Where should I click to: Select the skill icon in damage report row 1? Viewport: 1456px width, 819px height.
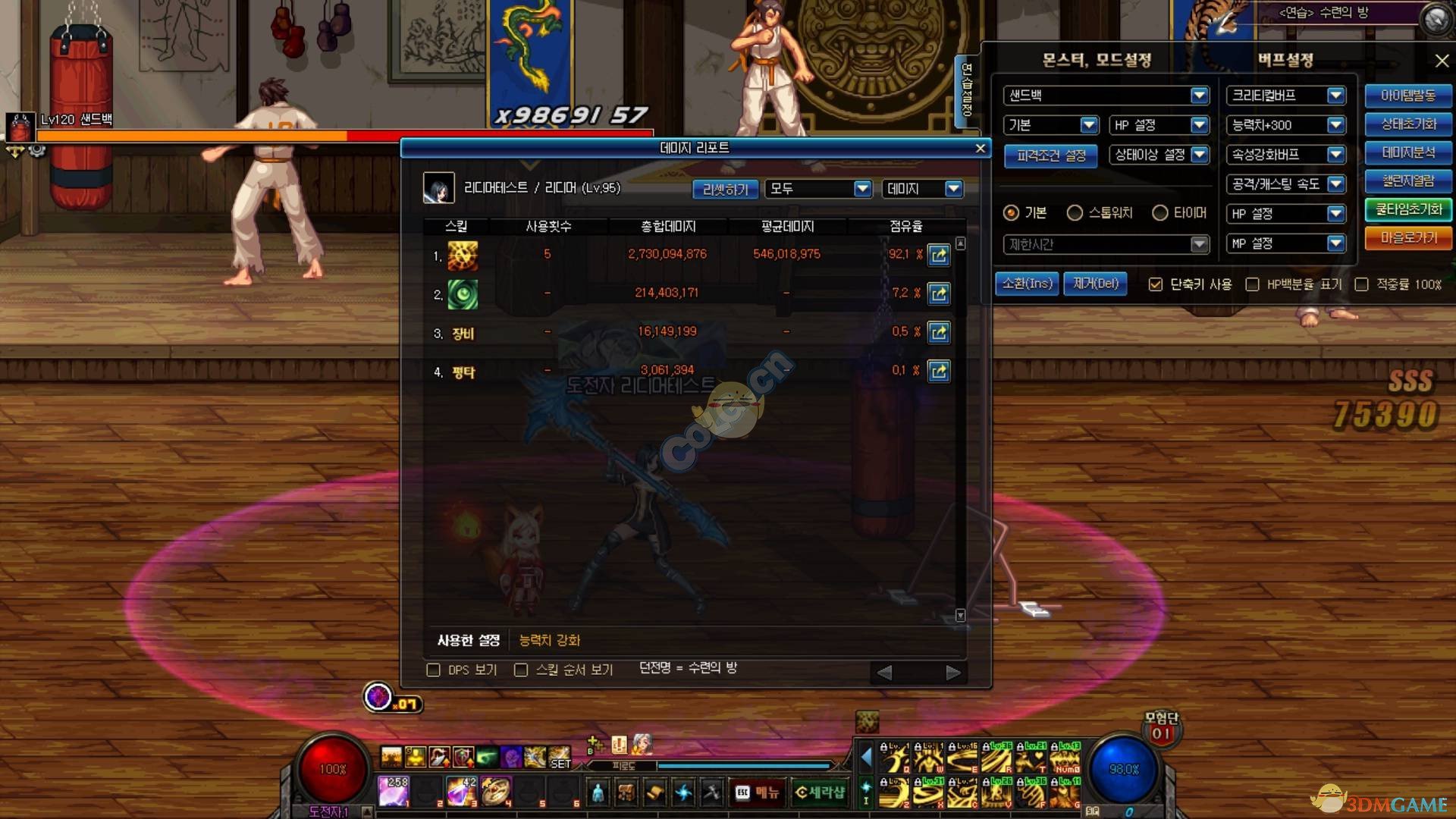click(x=463, y=256)
